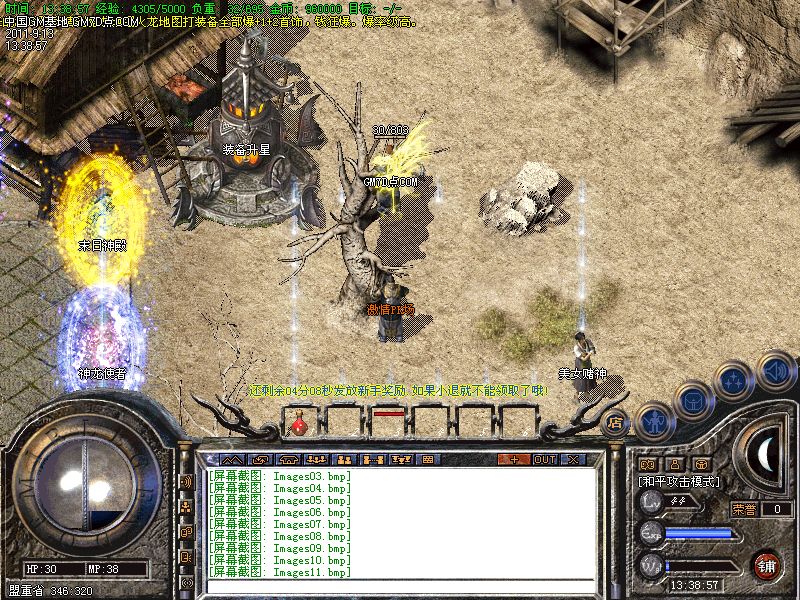Toggle the broadcast waves chat filter icon

[186, 482]
